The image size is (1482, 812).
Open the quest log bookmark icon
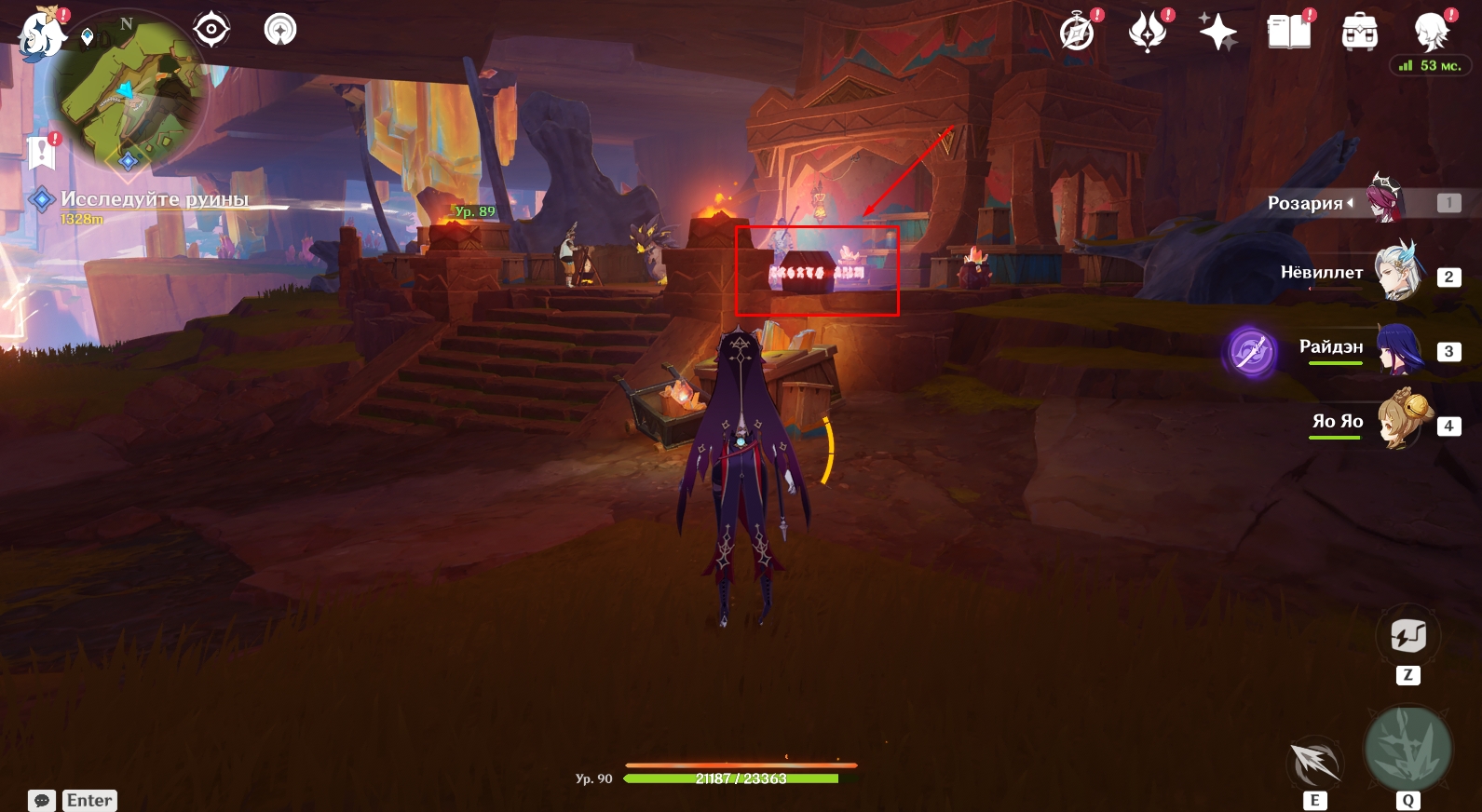coord(42,152)
